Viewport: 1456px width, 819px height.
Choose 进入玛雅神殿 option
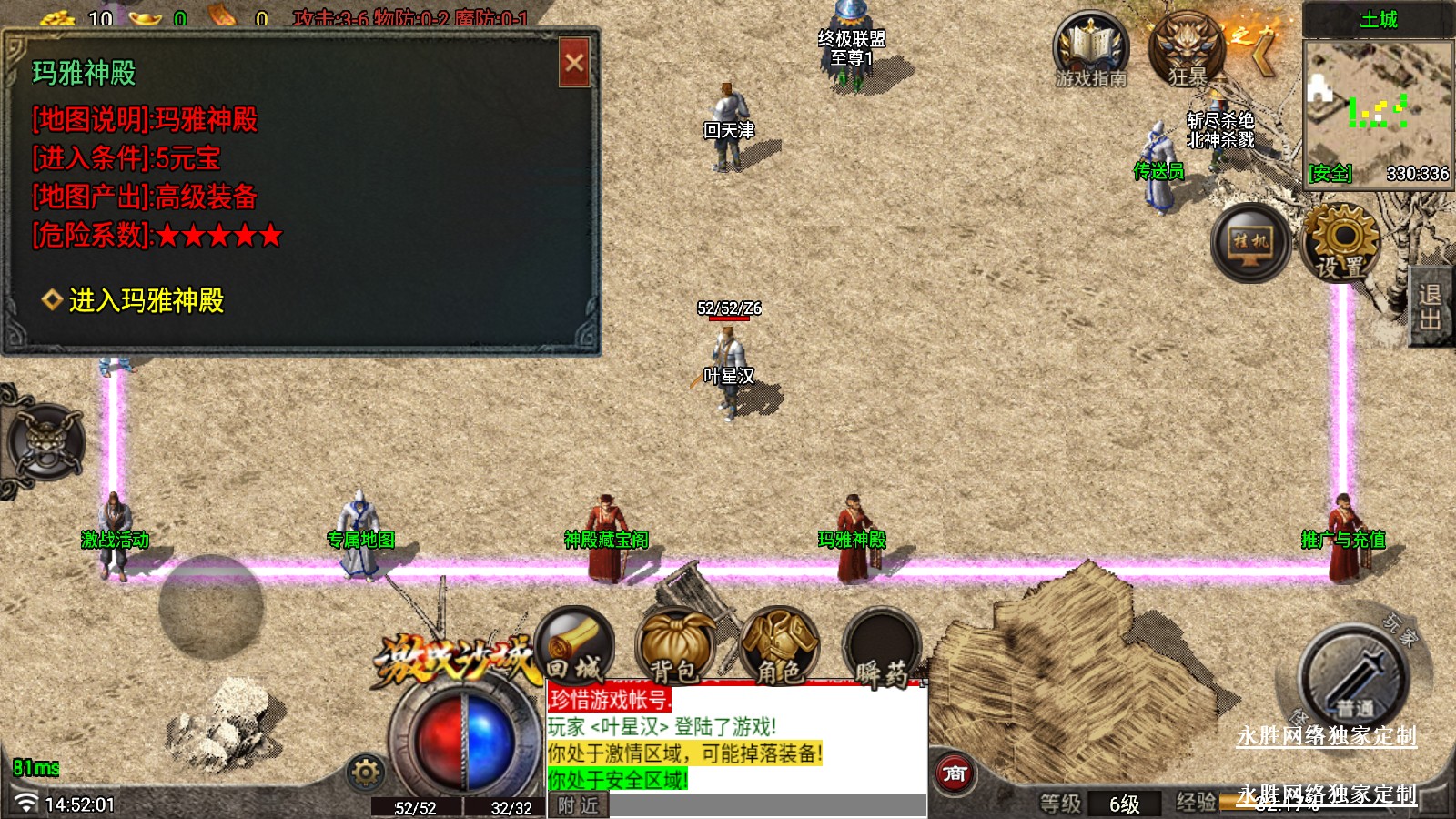click(x=146, y=300)
